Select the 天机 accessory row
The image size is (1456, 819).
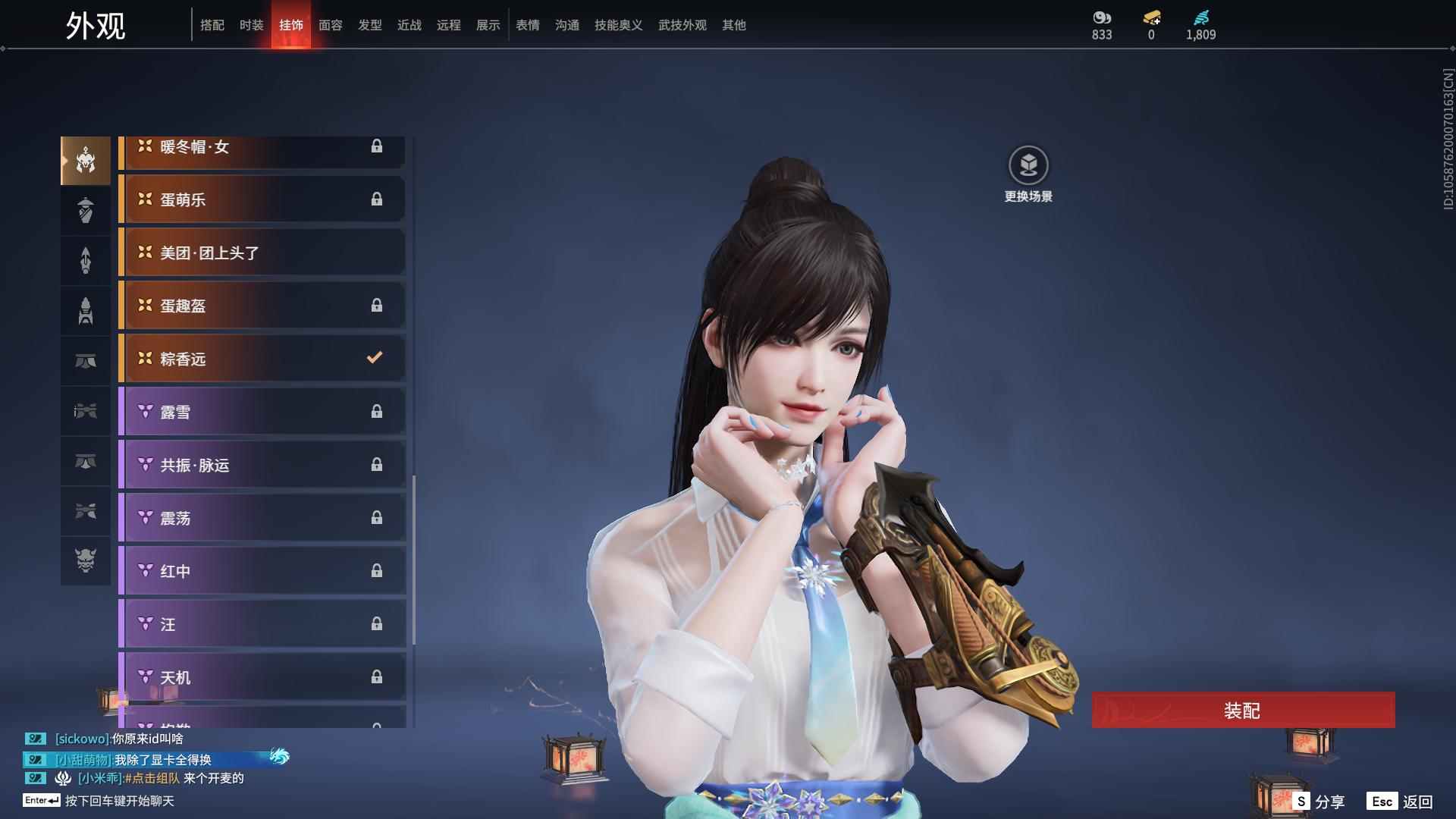tap(262, 677)
